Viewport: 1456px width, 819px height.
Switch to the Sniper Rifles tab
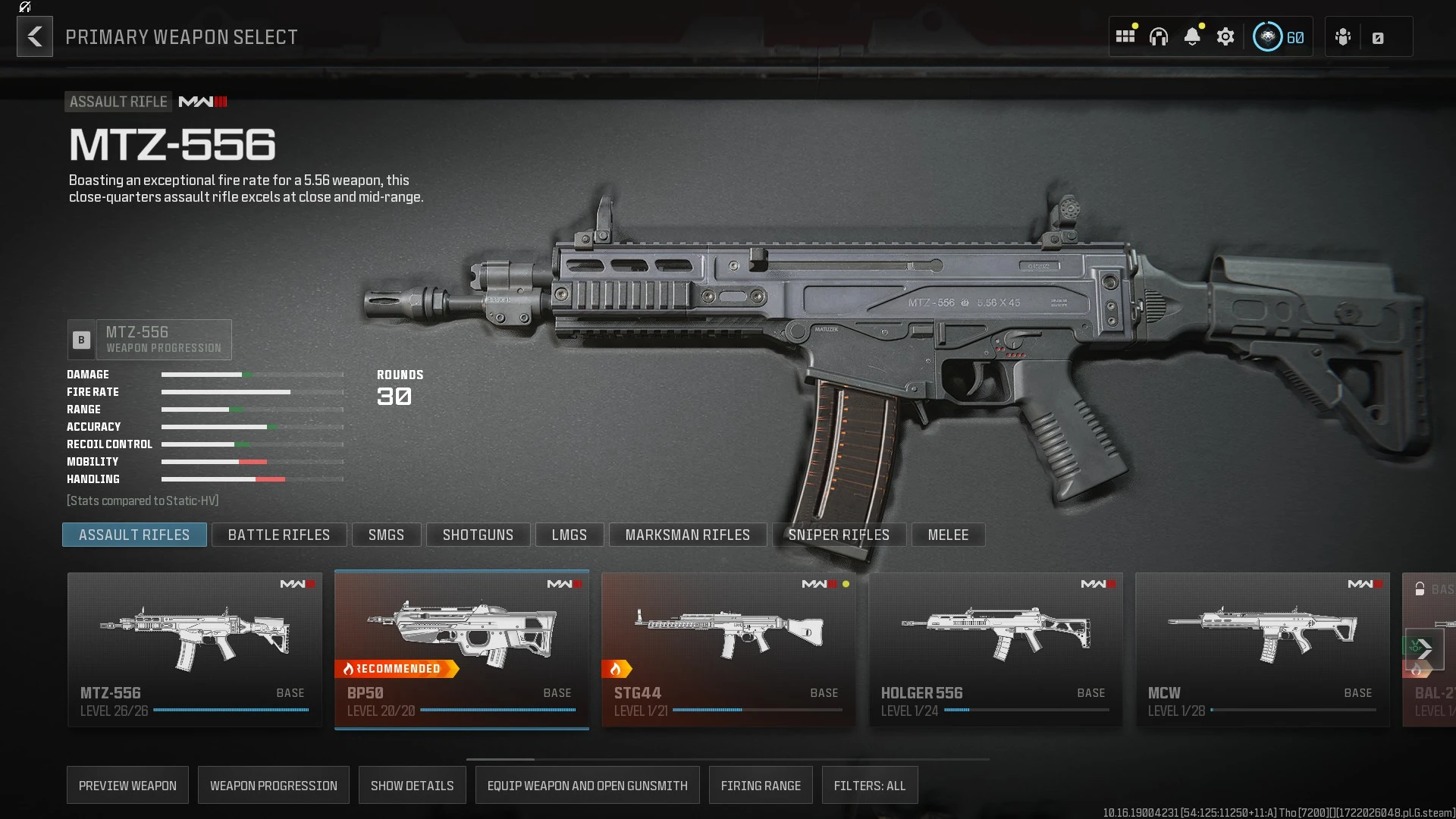(x=839, y=535)
